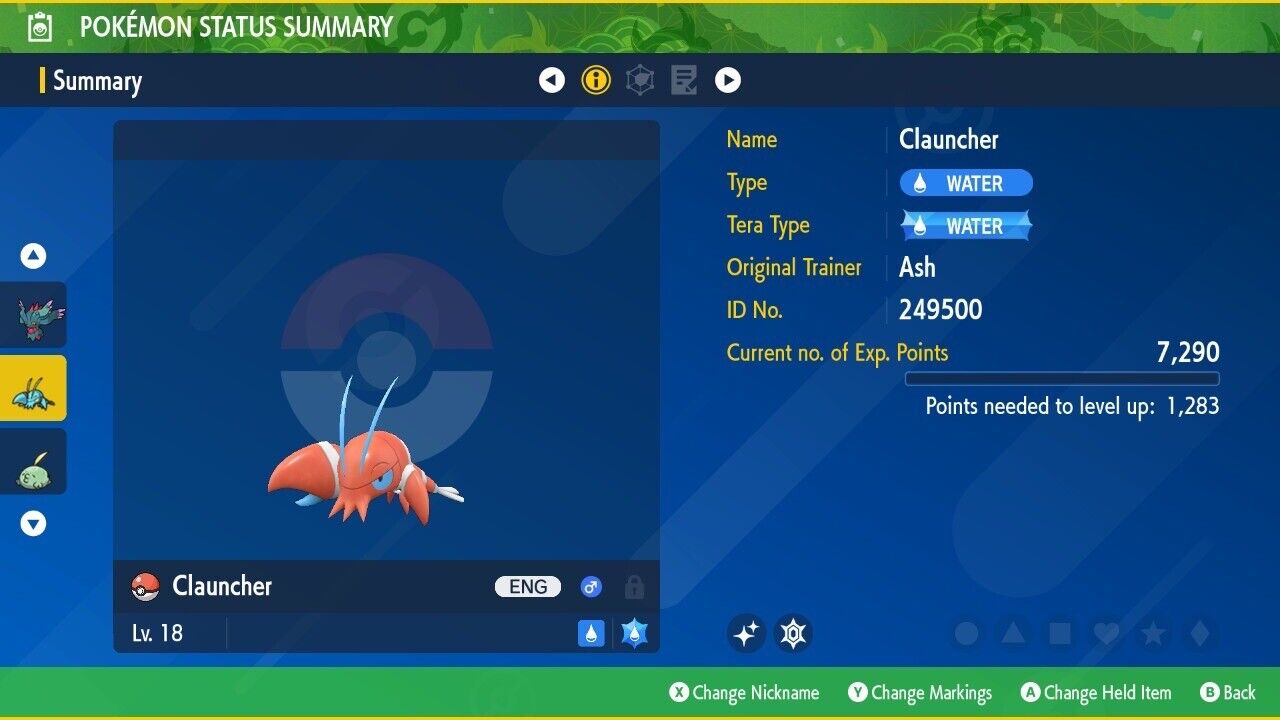Go Back from the summary screen

[x=1228, y=693]
